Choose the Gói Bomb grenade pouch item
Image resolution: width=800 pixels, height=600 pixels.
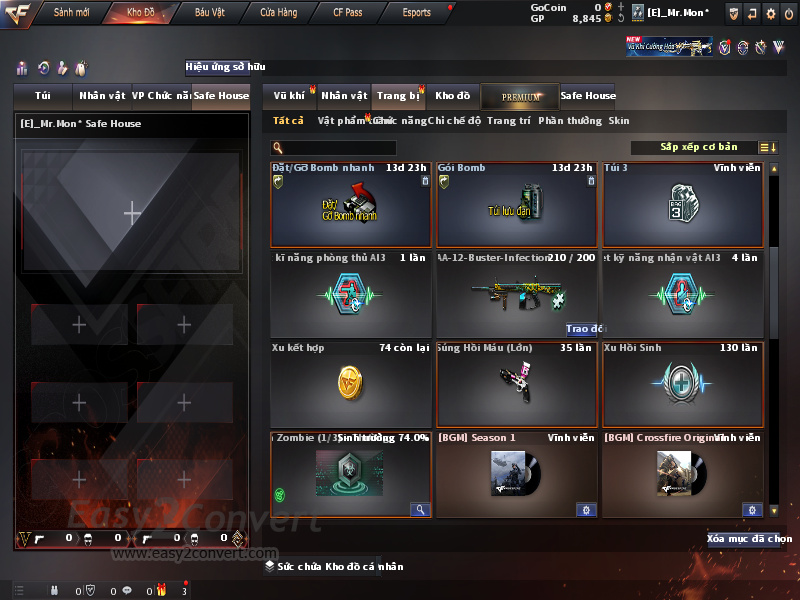pos(517,204)
